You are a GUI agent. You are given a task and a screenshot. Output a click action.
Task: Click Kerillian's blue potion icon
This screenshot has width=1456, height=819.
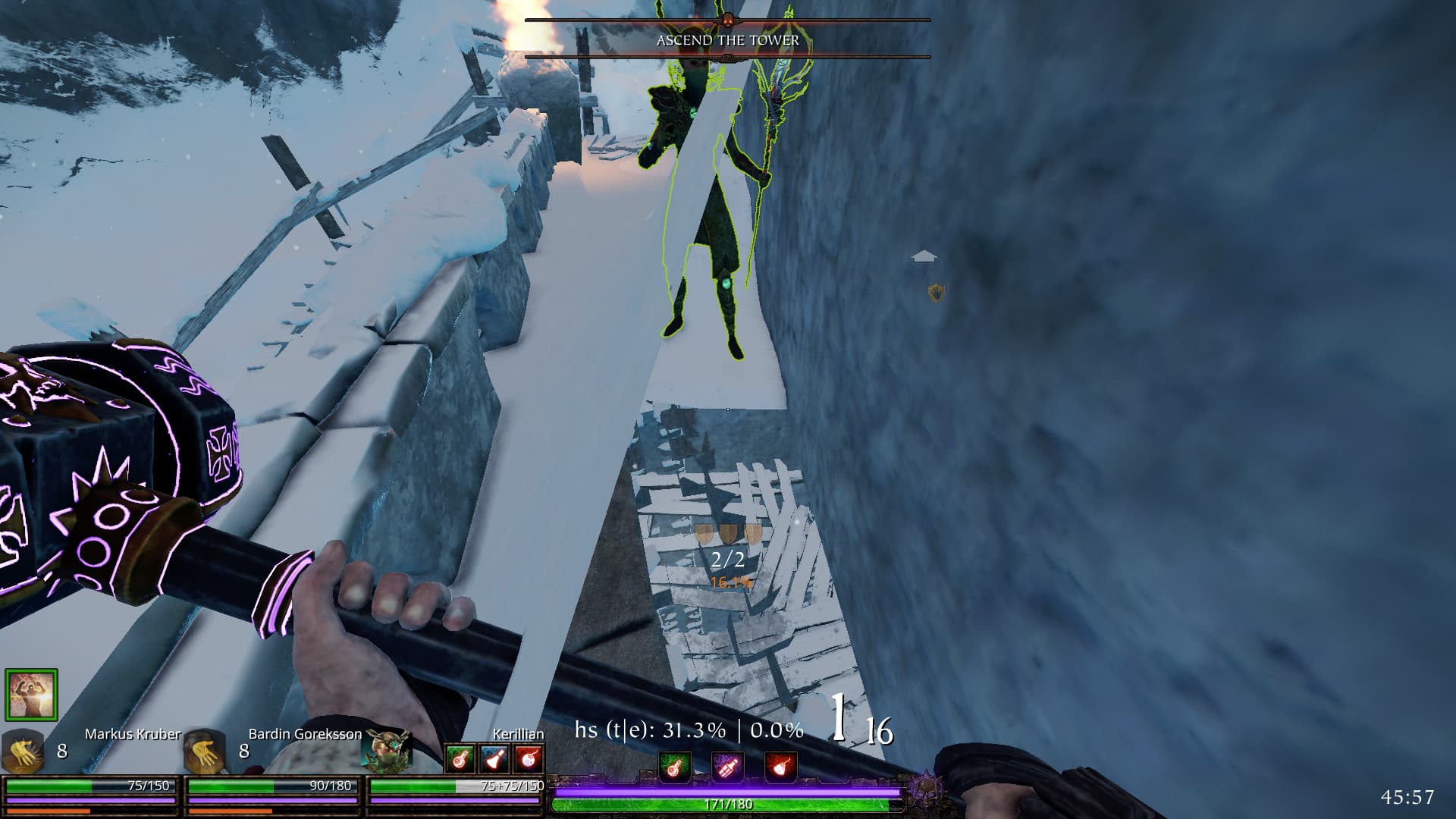click(495, 758)
